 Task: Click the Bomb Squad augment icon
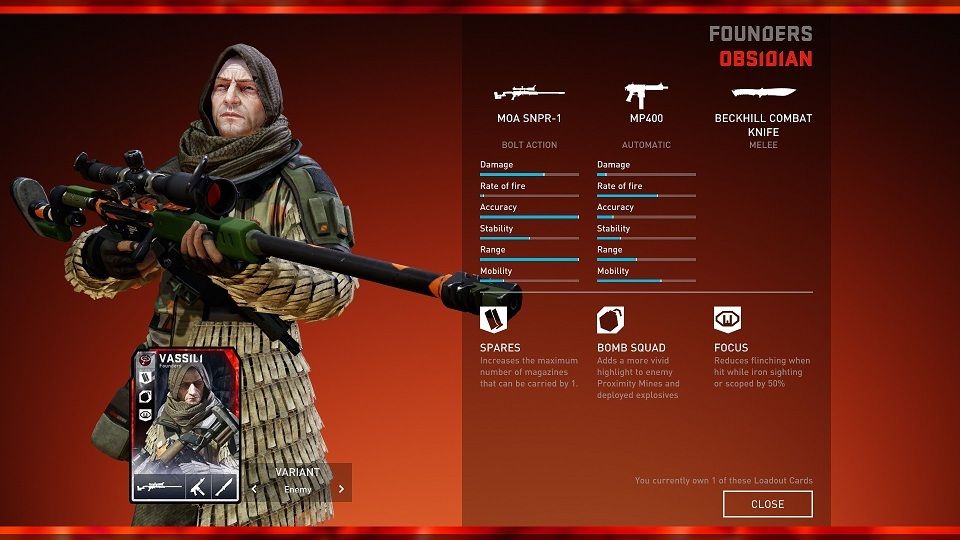coord(611,320)
